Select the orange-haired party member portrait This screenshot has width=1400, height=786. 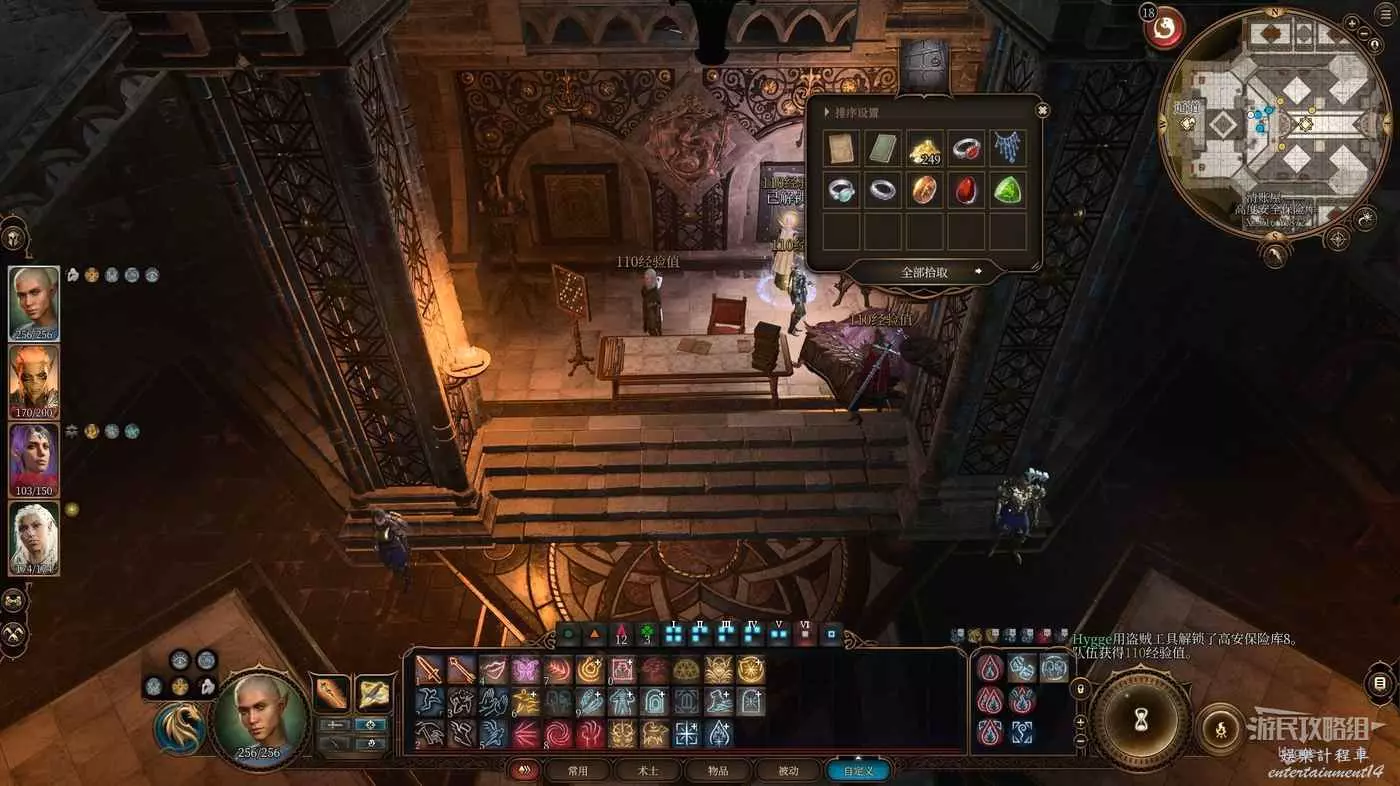[x=34, y=381]
